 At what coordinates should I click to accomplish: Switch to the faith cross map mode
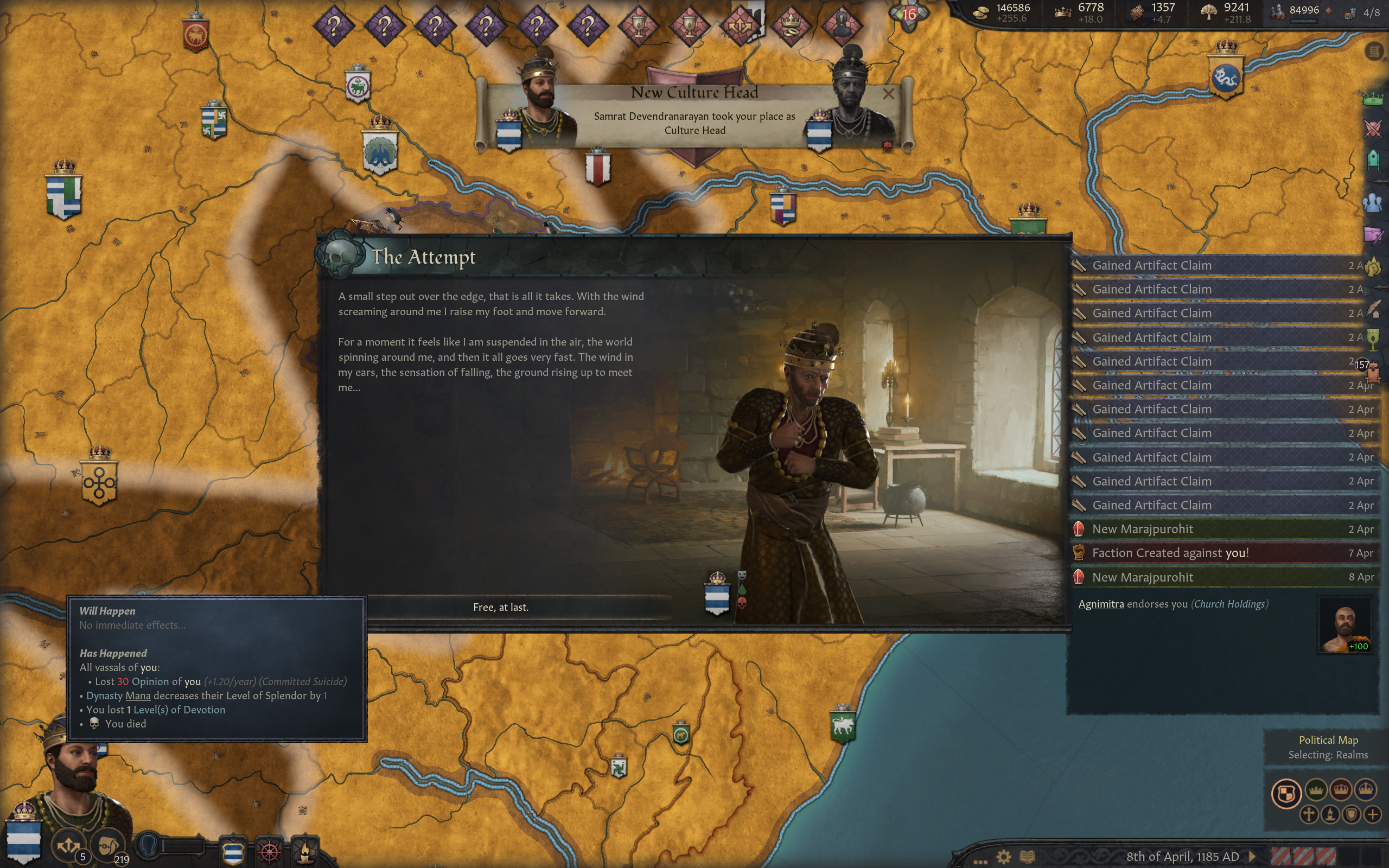[x=1308, y=815]
